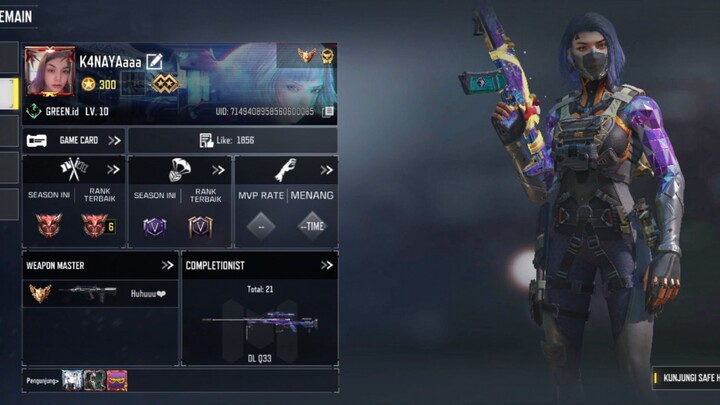Image resolution: width=720 pixels, height=405 pixels.
Task: Open the Weapon Master details
Action: (167, 265)
